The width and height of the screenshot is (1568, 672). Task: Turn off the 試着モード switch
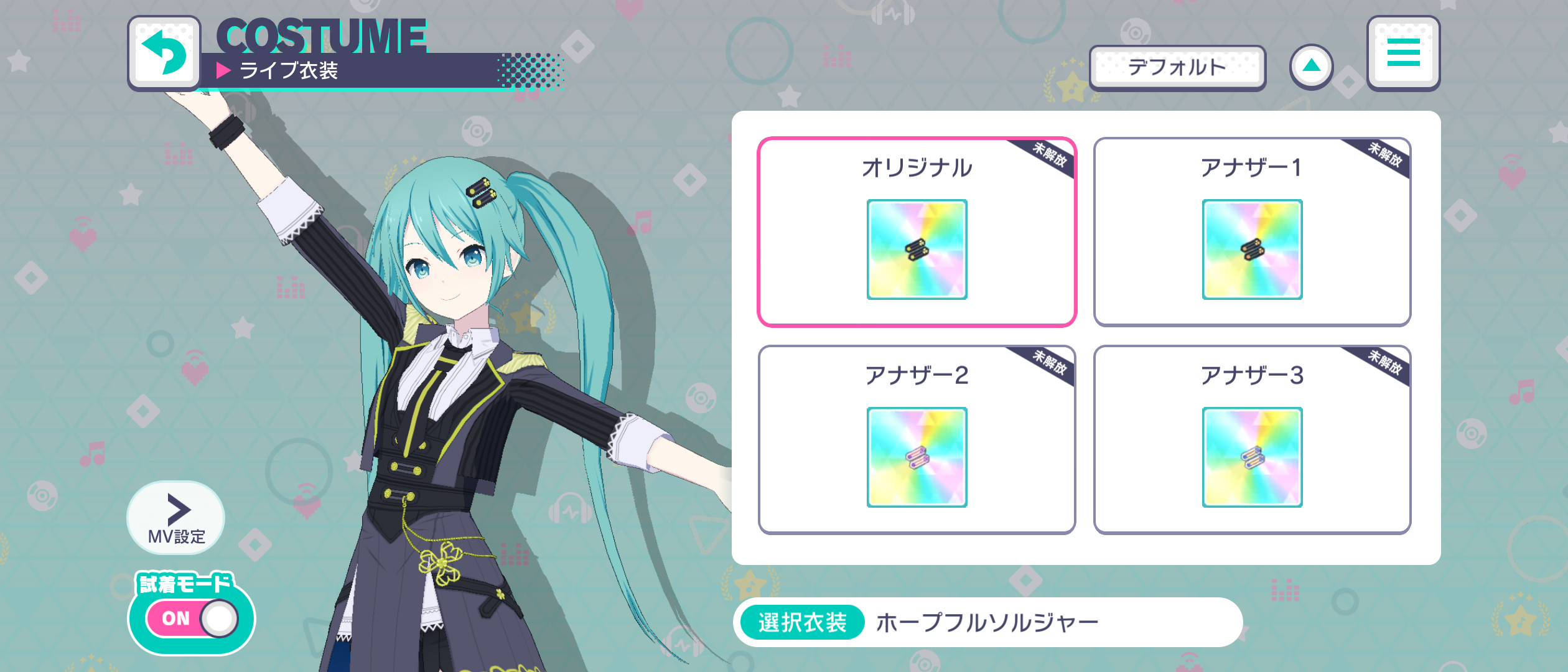191,618
